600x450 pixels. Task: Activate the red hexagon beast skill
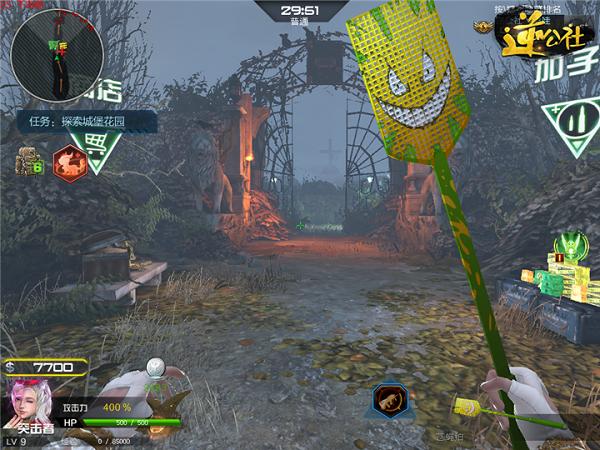point(68,158)
